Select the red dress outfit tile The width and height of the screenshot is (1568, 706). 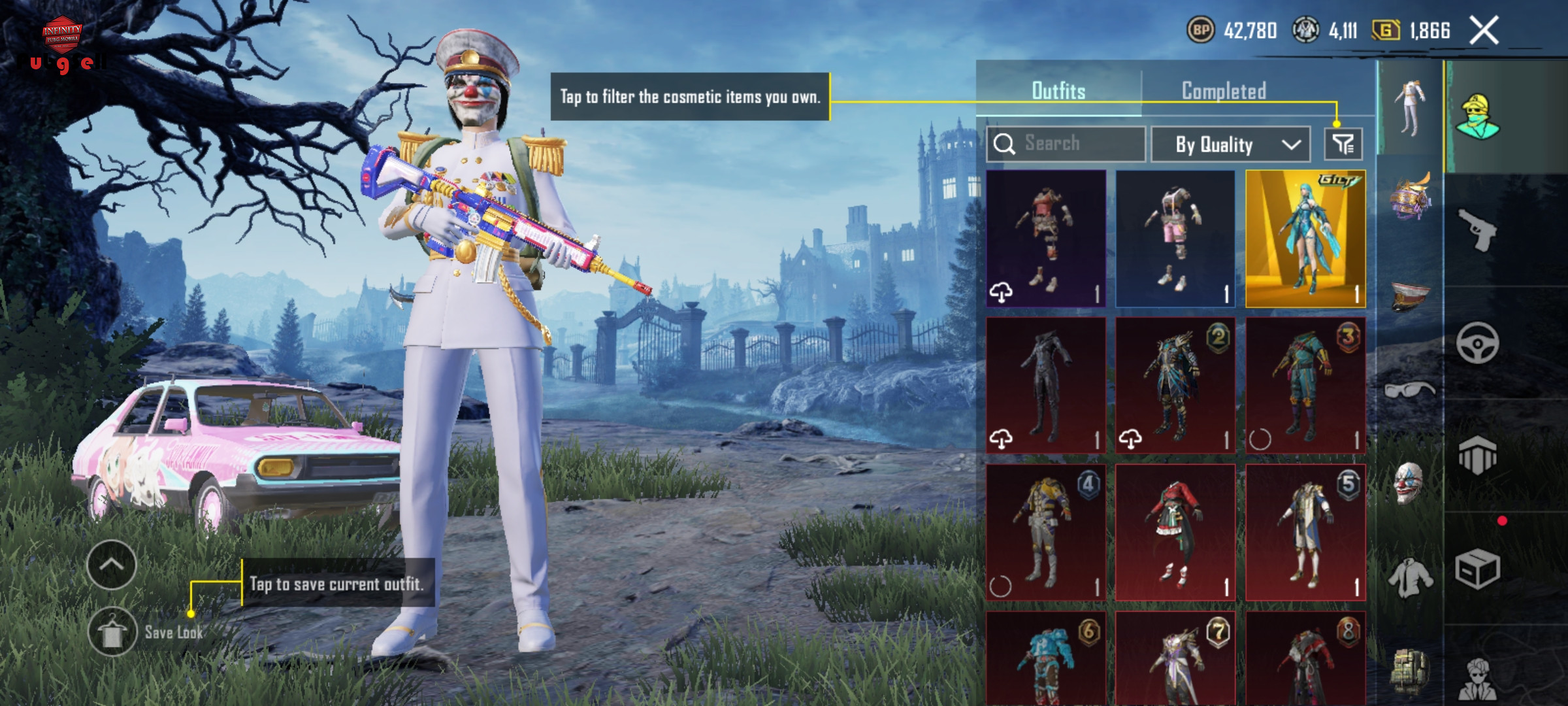point(1175,532)
